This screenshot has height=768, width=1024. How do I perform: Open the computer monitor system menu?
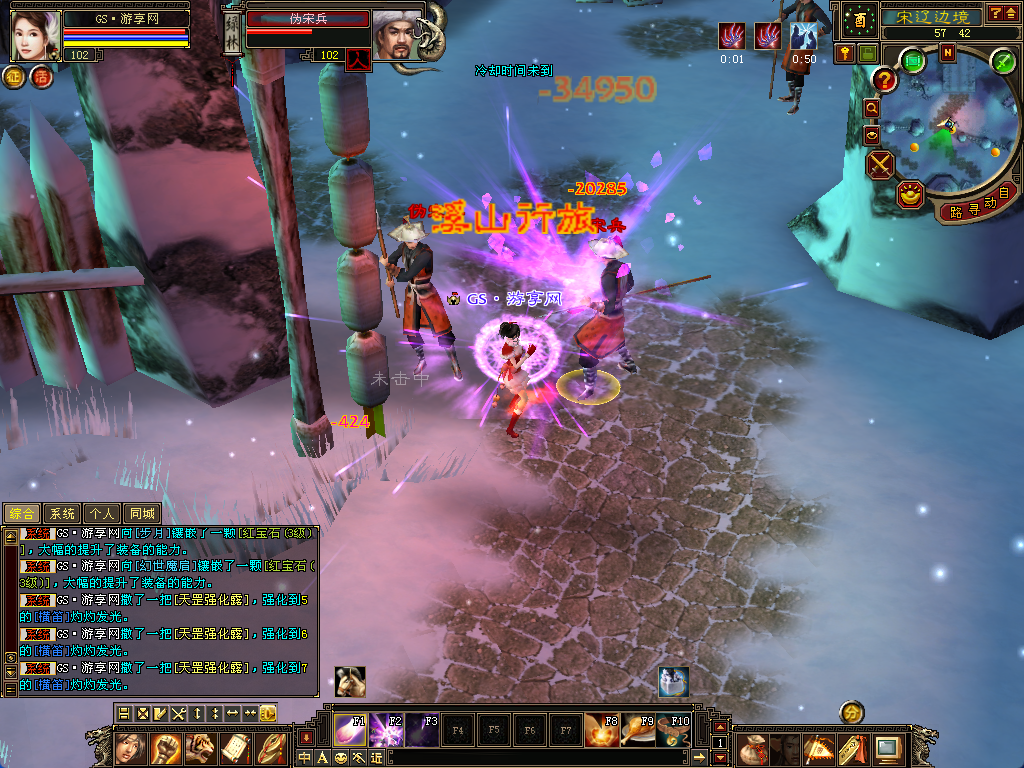pyautogui.click(x=886, y=748)
